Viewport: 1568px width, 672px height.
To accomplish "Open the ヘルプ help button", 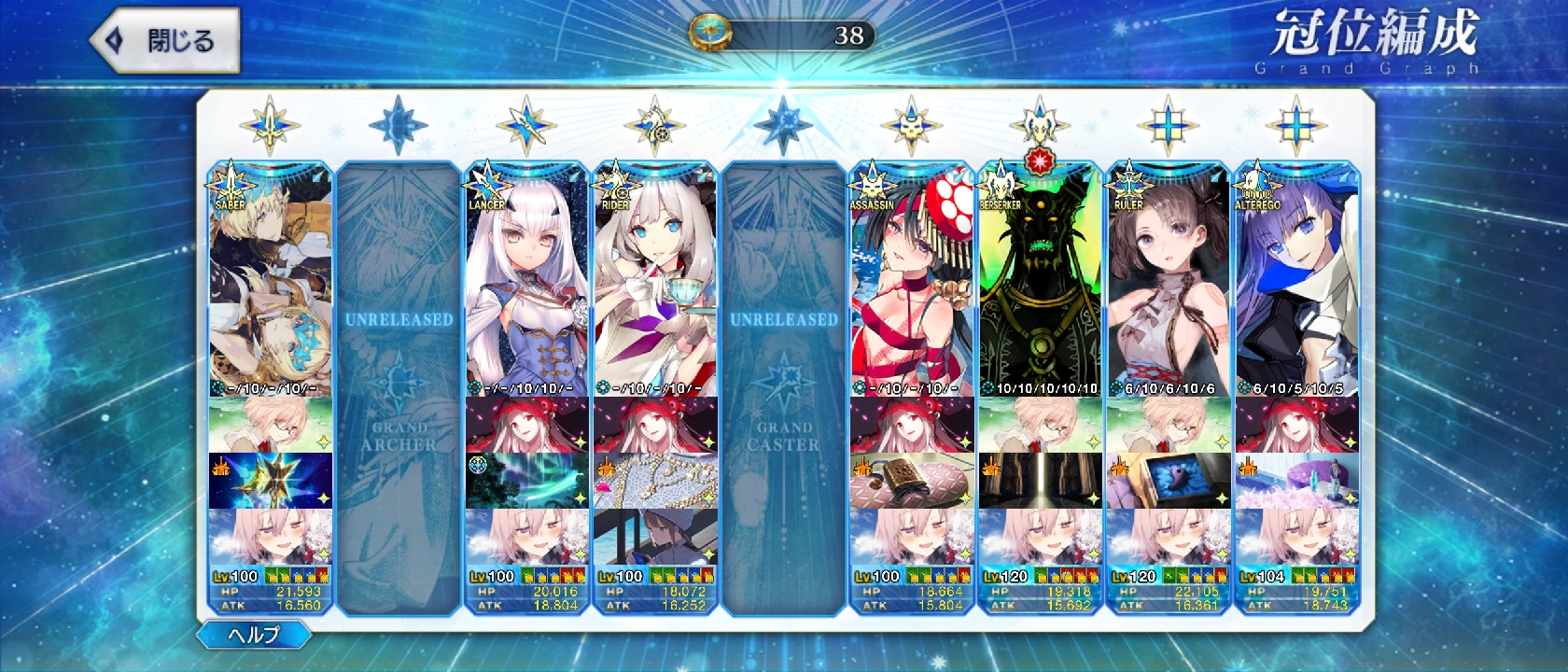I will click(253, 636).
